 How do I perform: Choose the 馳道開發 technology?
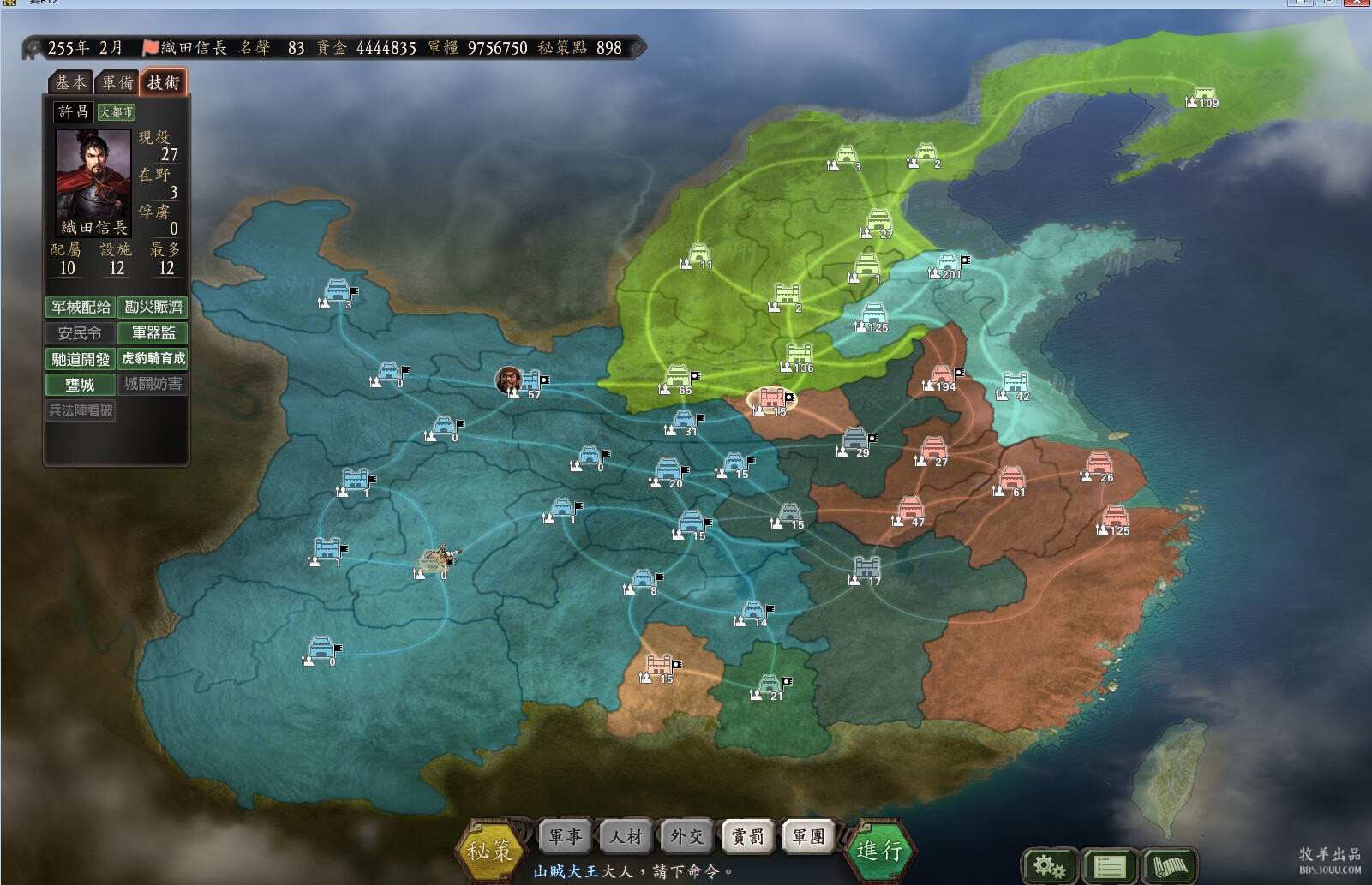pos(81,359)
